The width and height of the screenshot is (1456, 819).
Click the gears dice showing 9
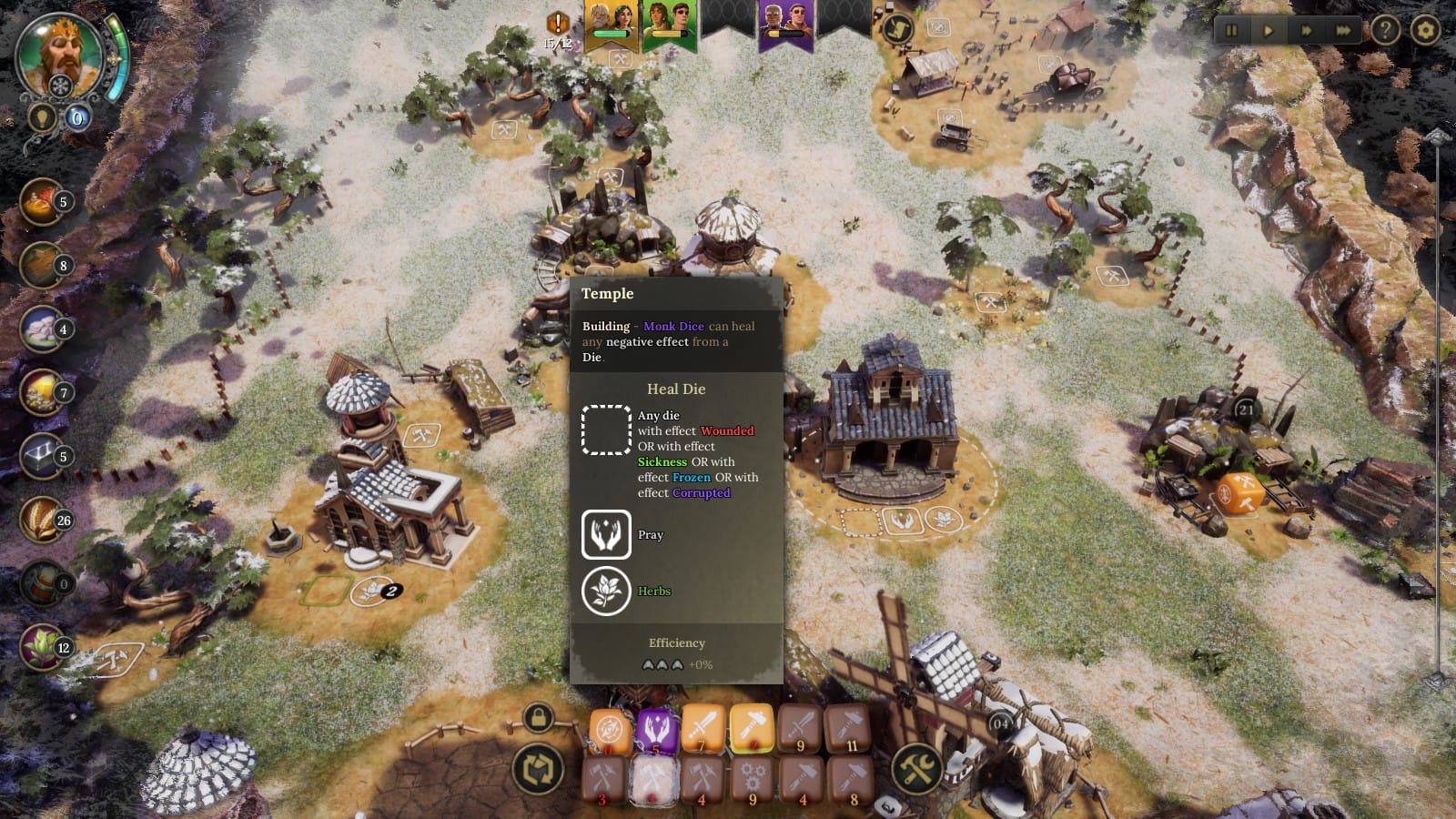(753, 780)
